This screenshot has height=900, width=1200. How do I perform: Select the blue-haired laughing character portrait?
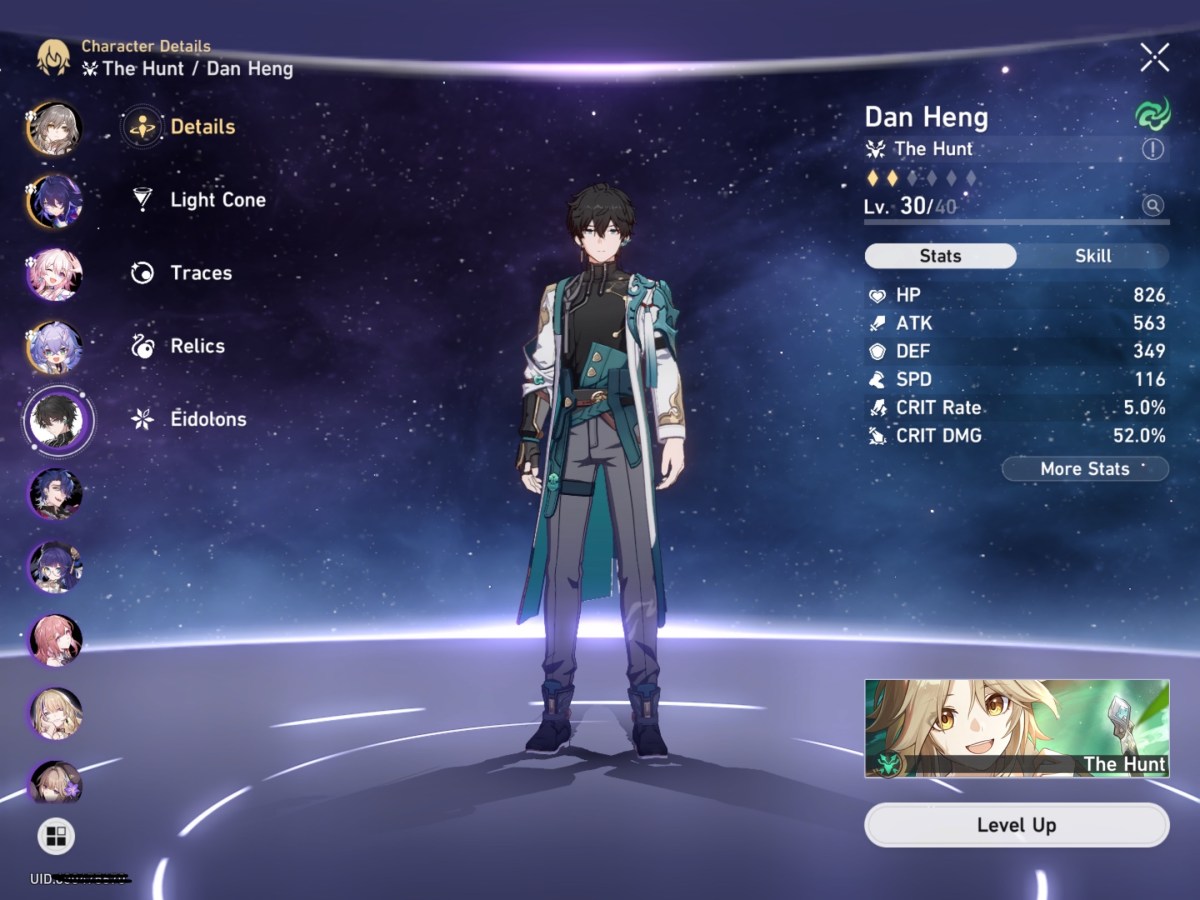coord(55,493)
